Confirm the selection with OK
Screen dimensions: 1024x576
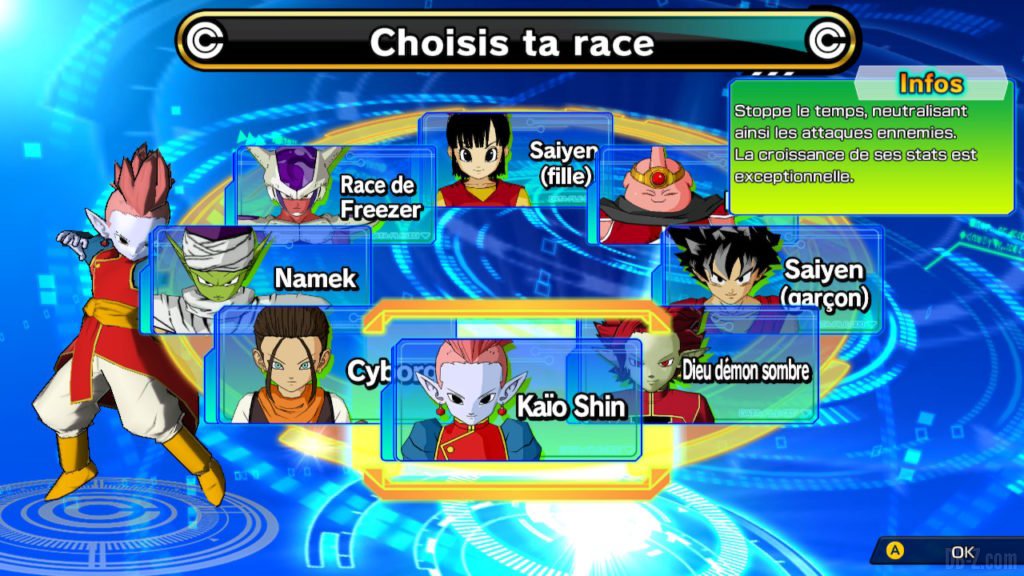[x=950, y=552]
